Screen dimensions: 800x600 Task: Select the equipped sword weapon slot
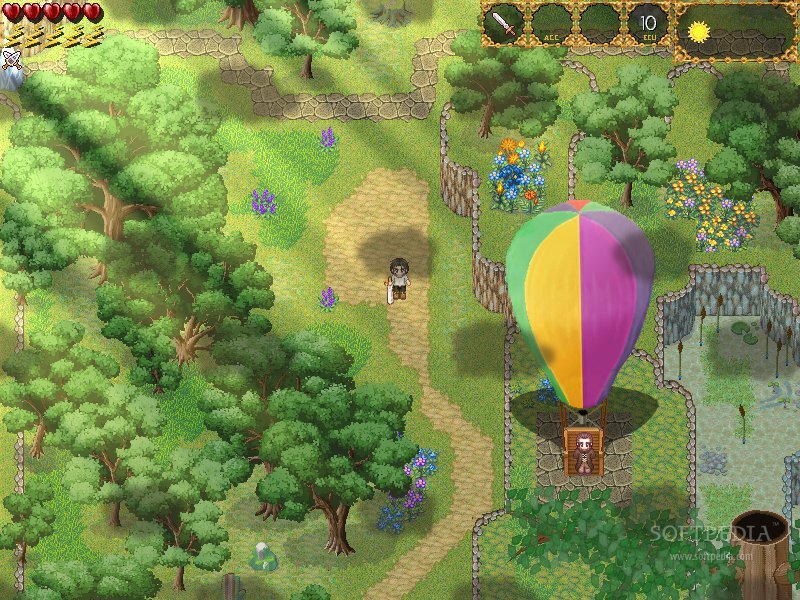pos(504,24)
